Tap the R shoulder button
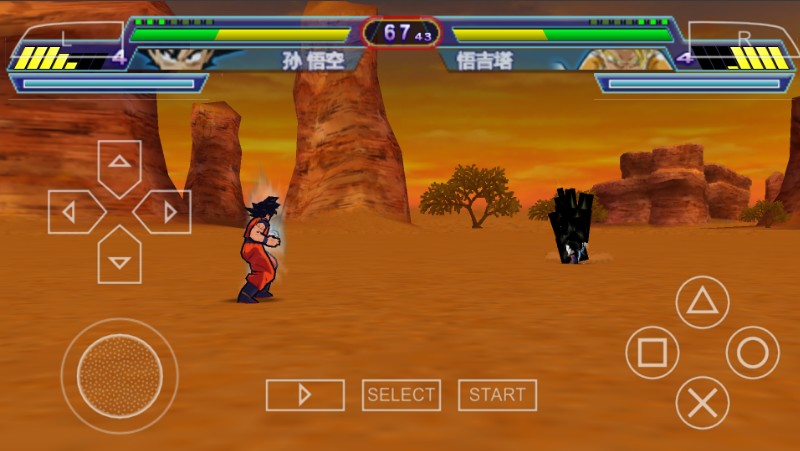800x451 pixels. pos(742,40)
